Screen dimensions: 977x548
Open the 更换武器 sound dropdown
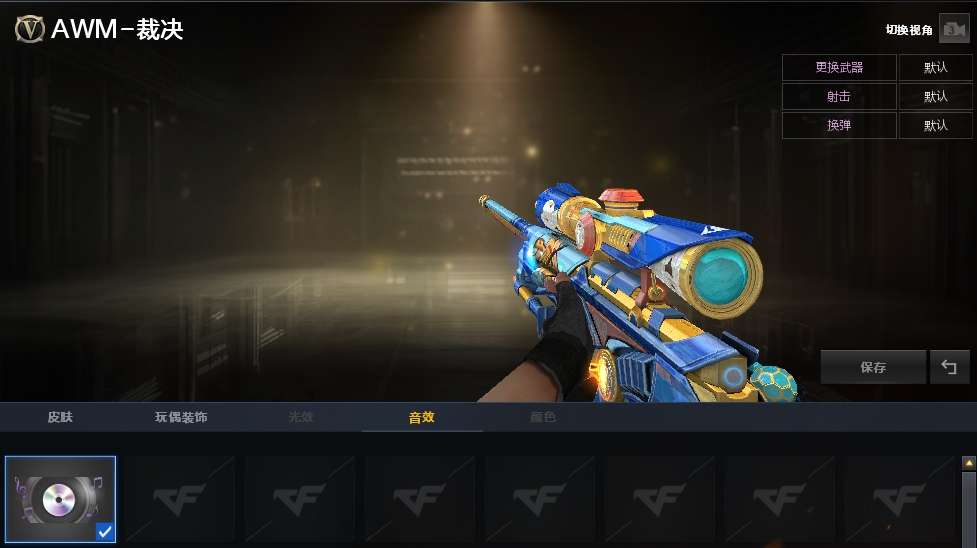935,68
